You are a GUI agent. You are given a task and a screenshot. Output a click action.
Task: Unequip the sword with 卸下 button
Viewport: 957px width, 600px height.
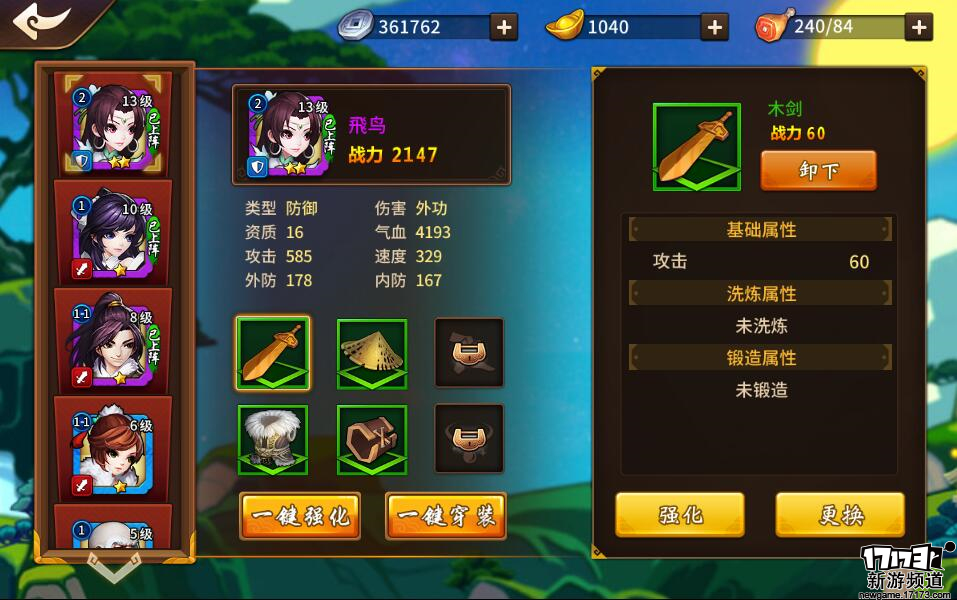point(818,171)
